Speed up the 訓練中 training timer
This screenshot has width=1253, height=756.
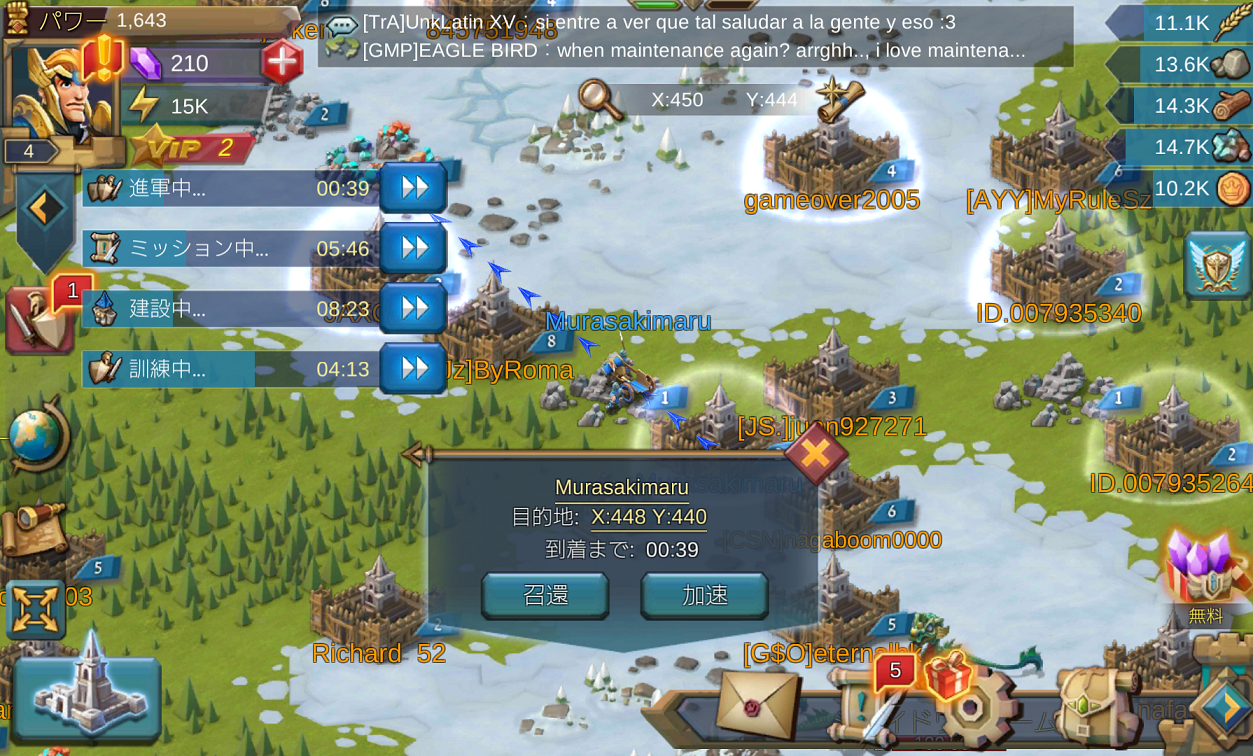[413, 369]
